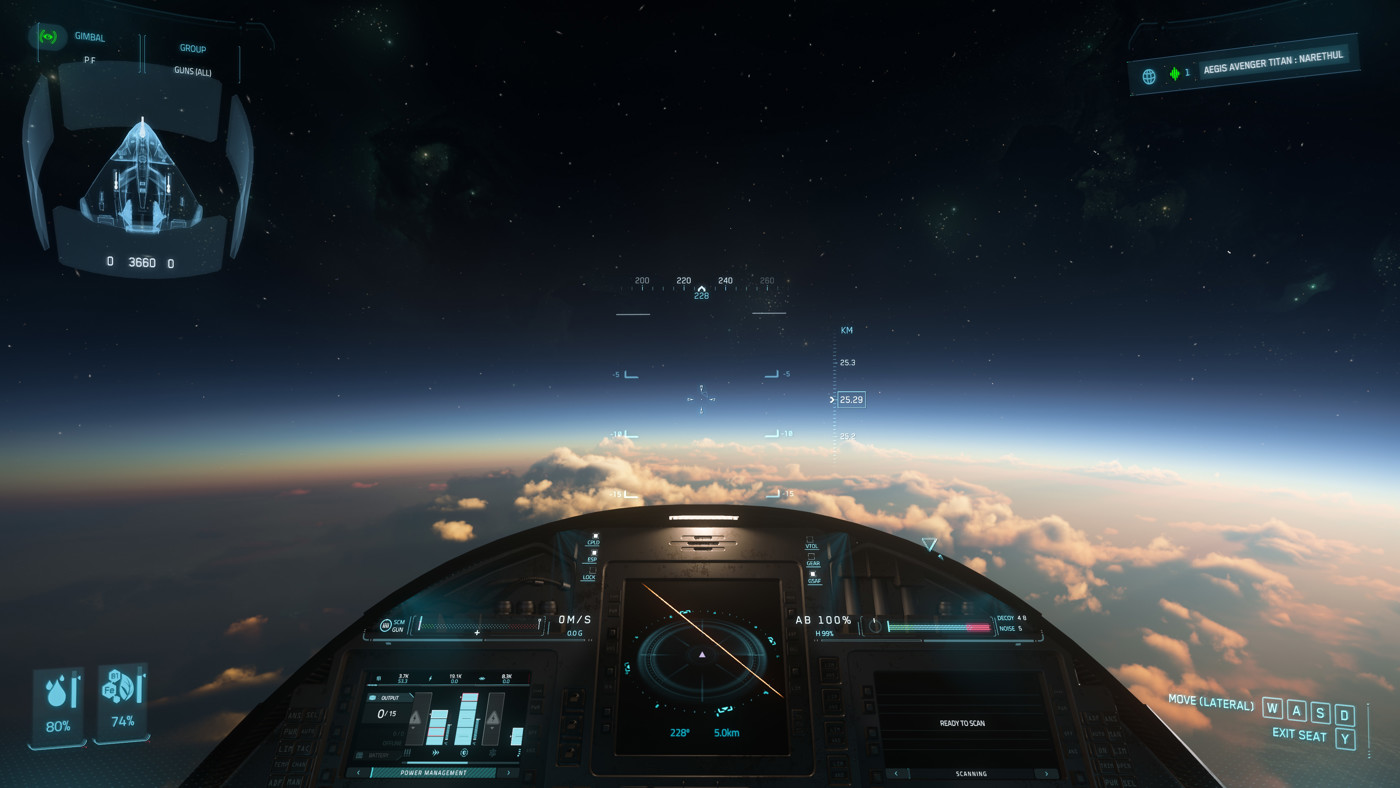Open next MFD page via right arrow
The width and height of the screenshot is (1400, 788).
(509, 772)
